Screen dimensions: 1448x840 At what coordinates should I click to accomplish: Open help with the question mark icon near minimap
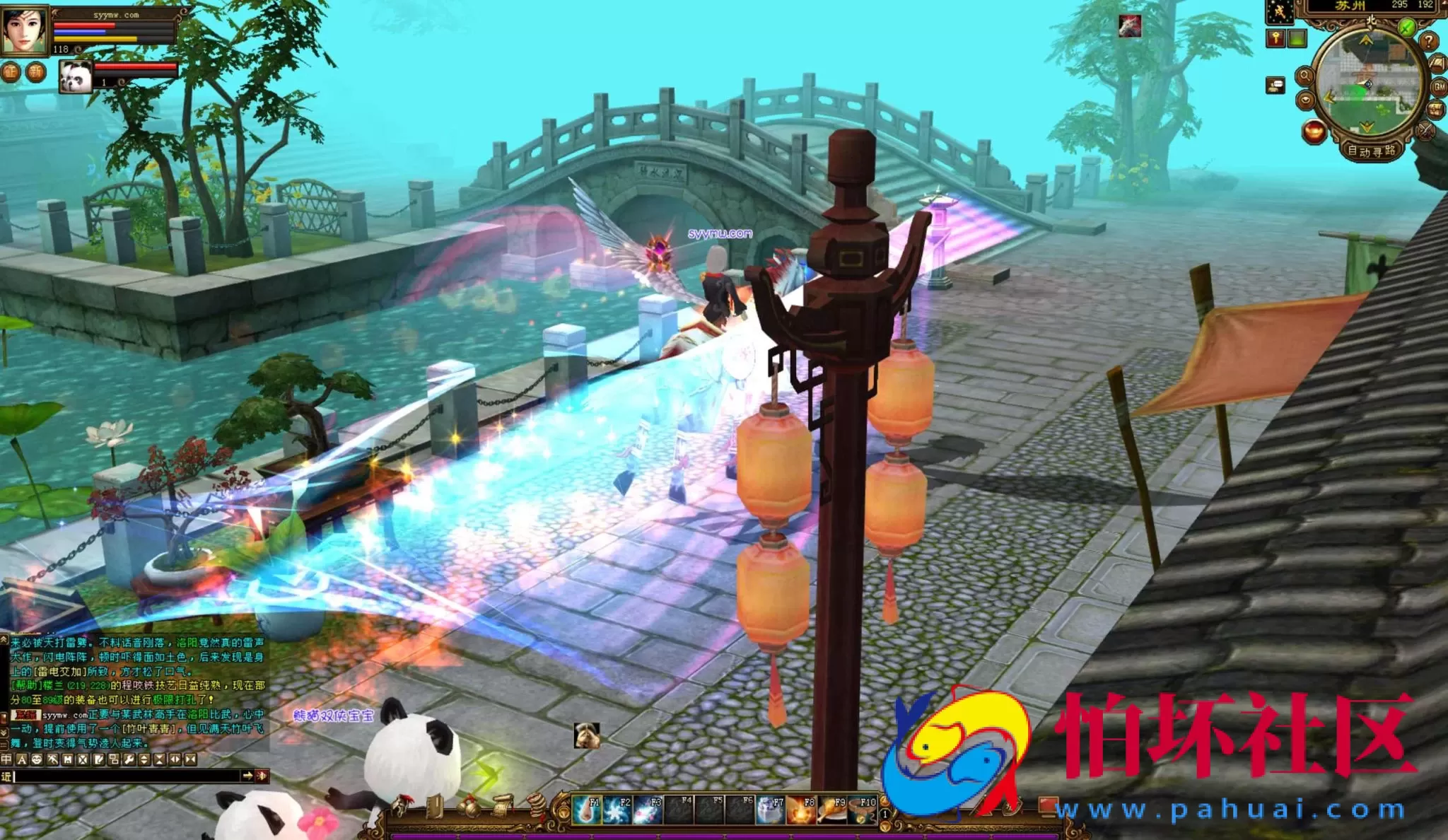[1428, 42]
